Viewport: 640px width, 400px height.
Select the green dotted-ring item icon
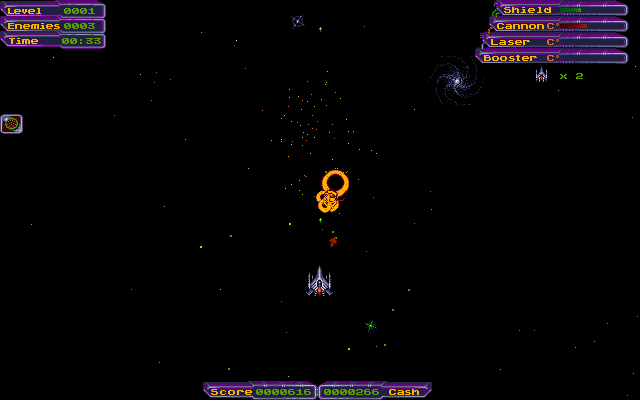[12, 124]
